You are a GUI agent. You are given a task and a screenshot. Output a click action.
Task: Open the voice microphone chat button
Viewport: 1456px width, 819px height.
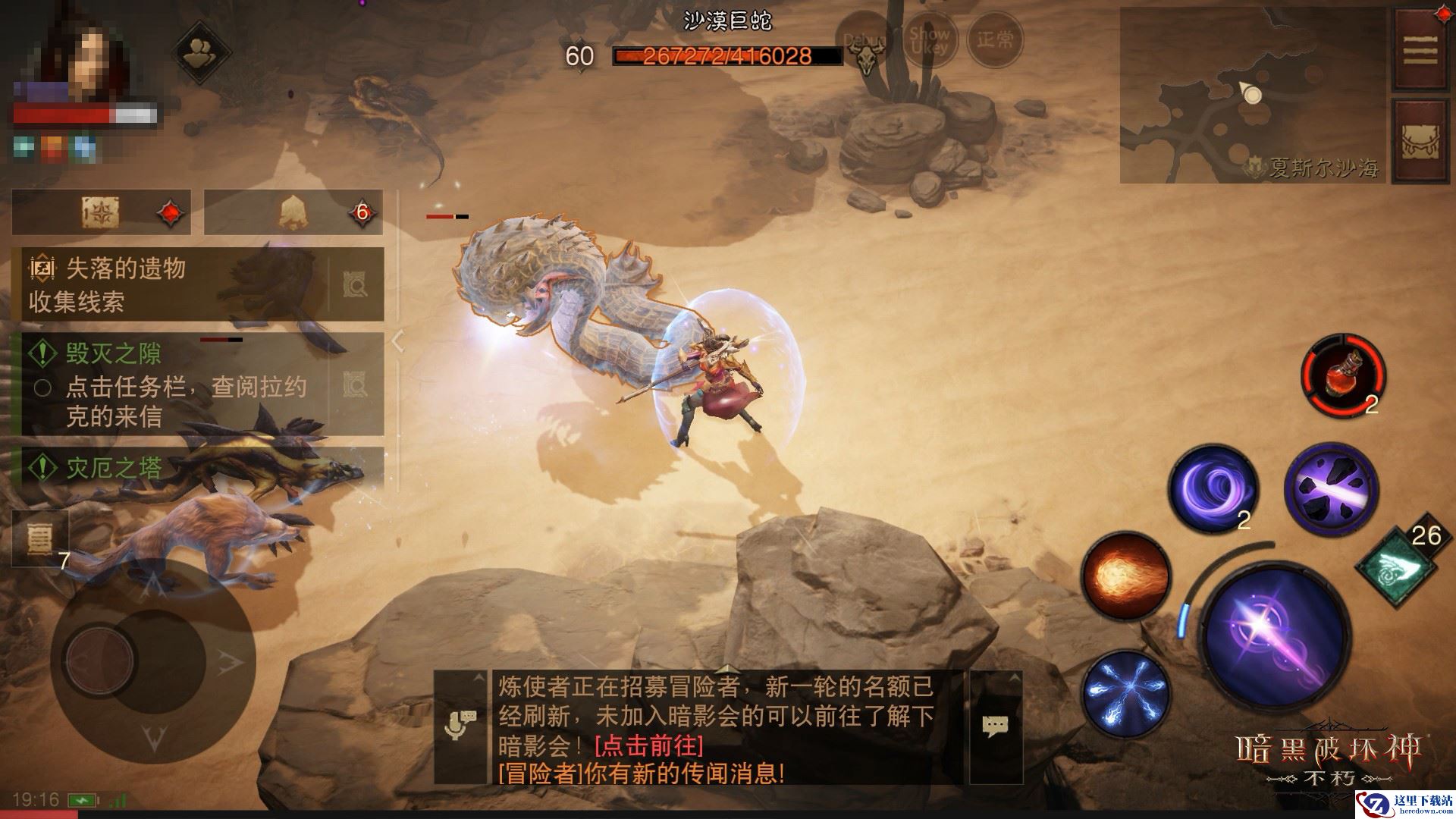coord(460,726)
